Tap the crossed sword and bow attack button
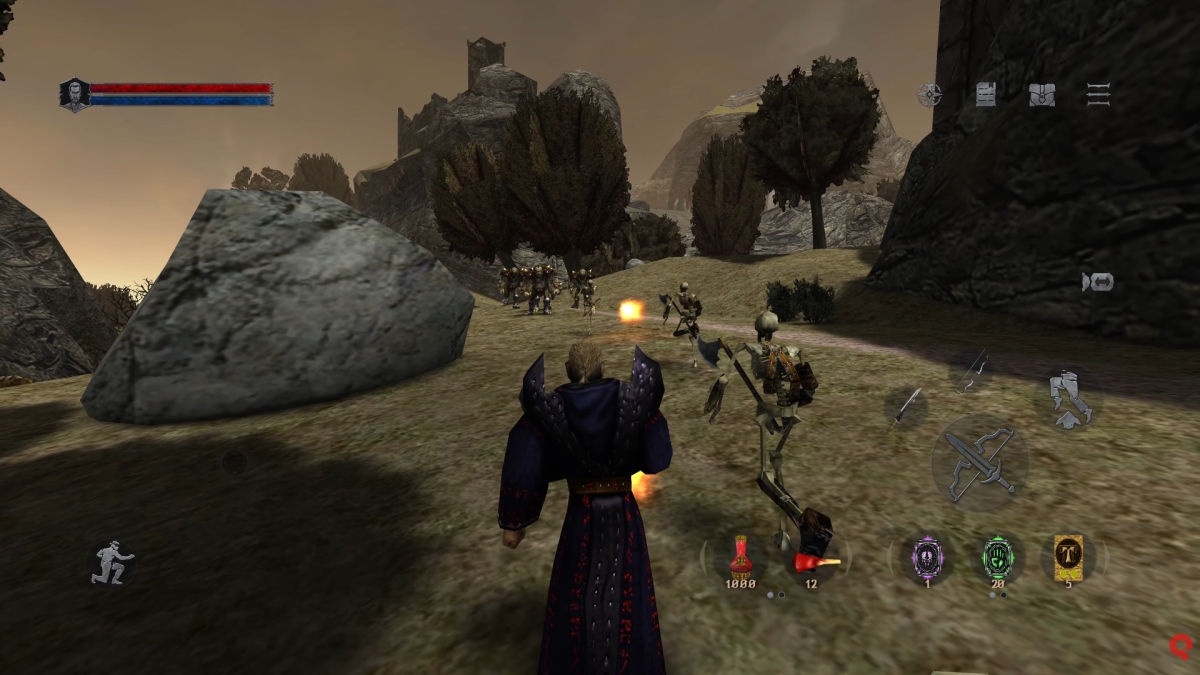This screenshot has width=1200, height=675. point(980,463)
